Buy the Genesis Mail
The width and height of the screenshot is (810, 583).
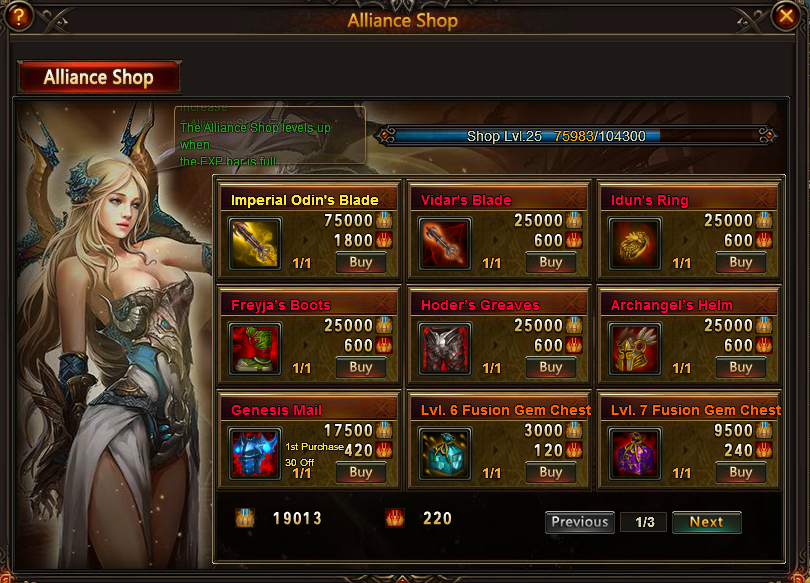click(x=361, y=472)
